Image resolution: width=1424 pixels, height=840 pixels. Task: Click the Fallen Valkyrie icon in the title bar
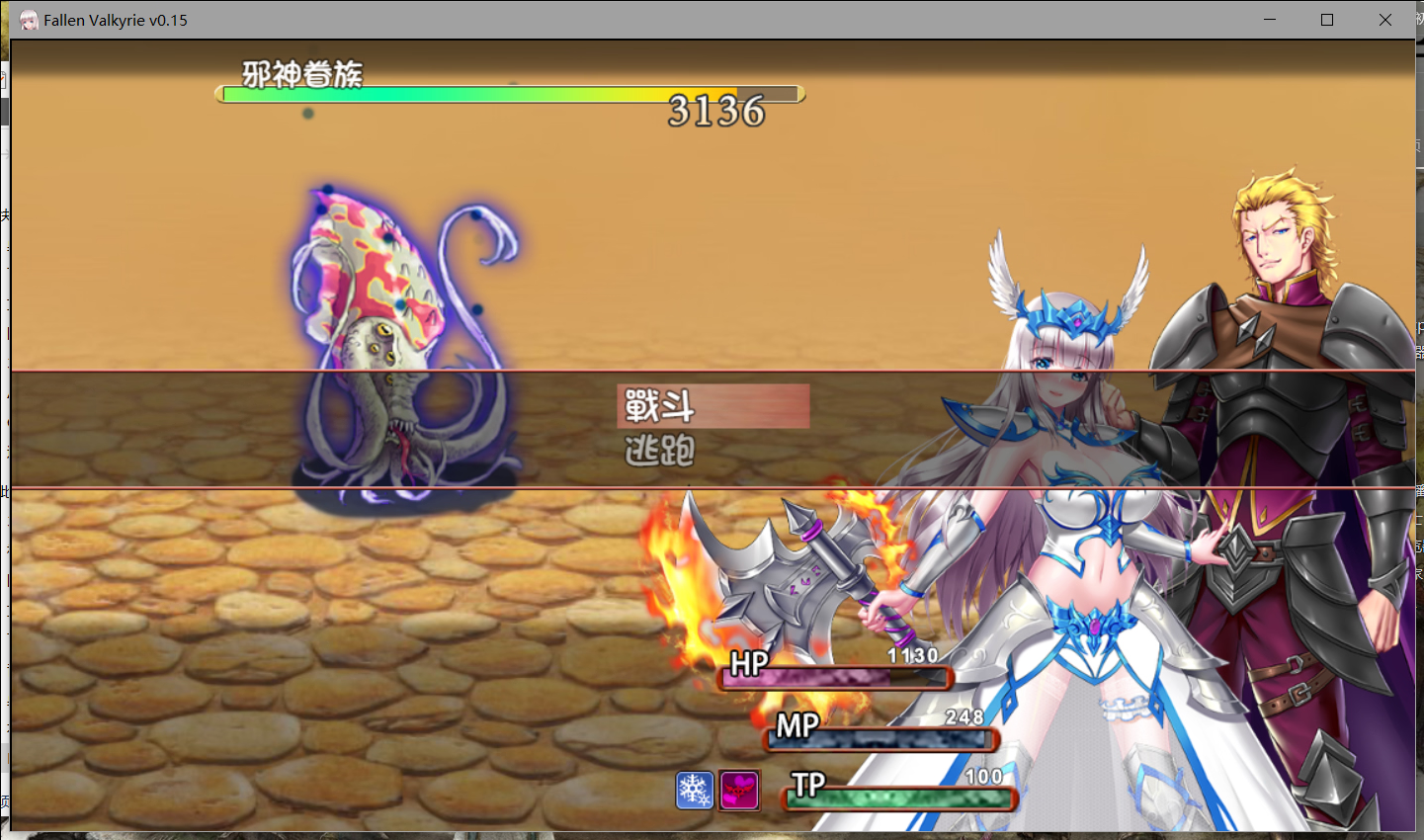click(x=27, y=19)
